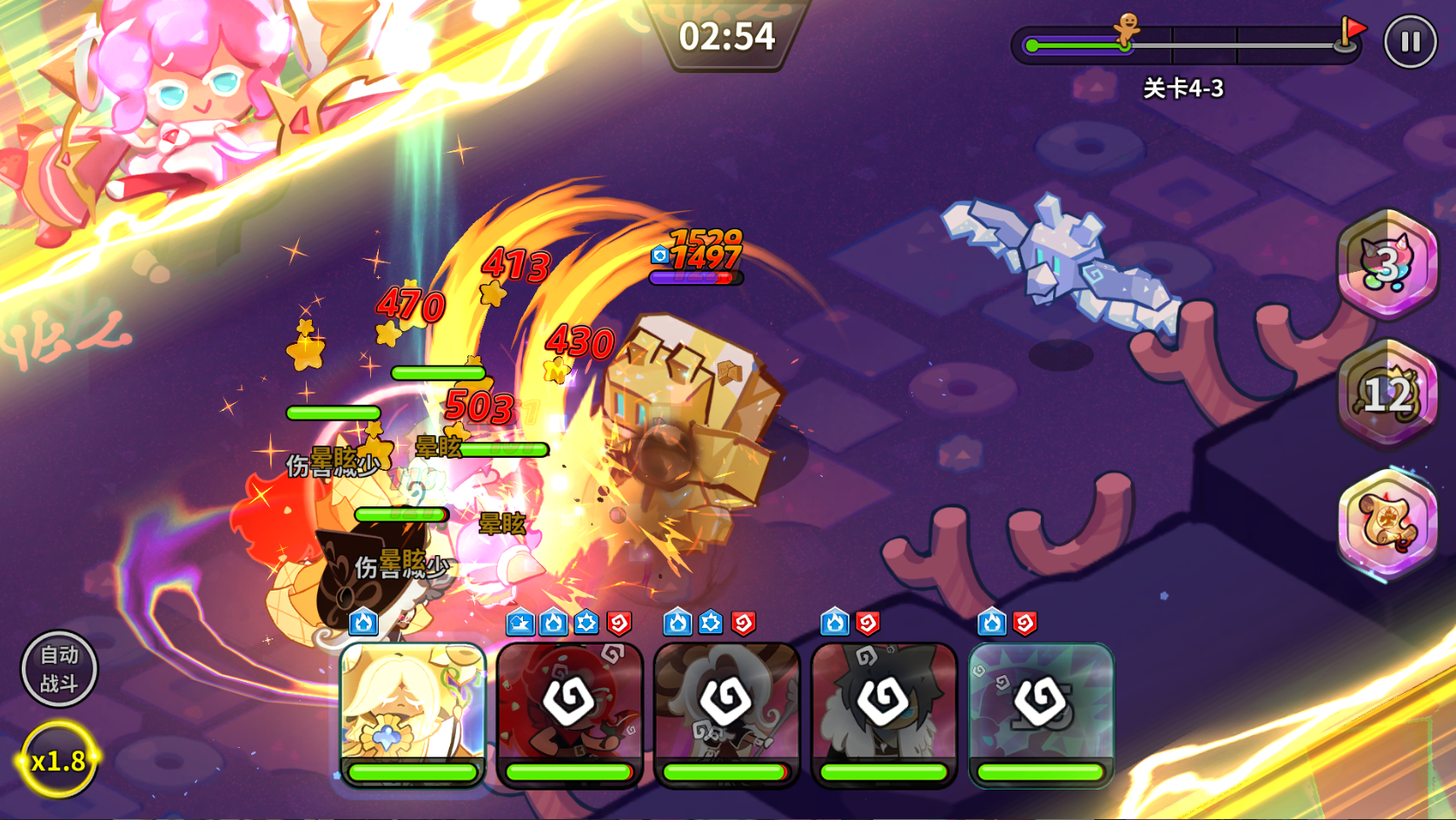Viewport: 1456px width, 820px height.
Task: Use the treasure showing 12
Action: [1387, 393]
